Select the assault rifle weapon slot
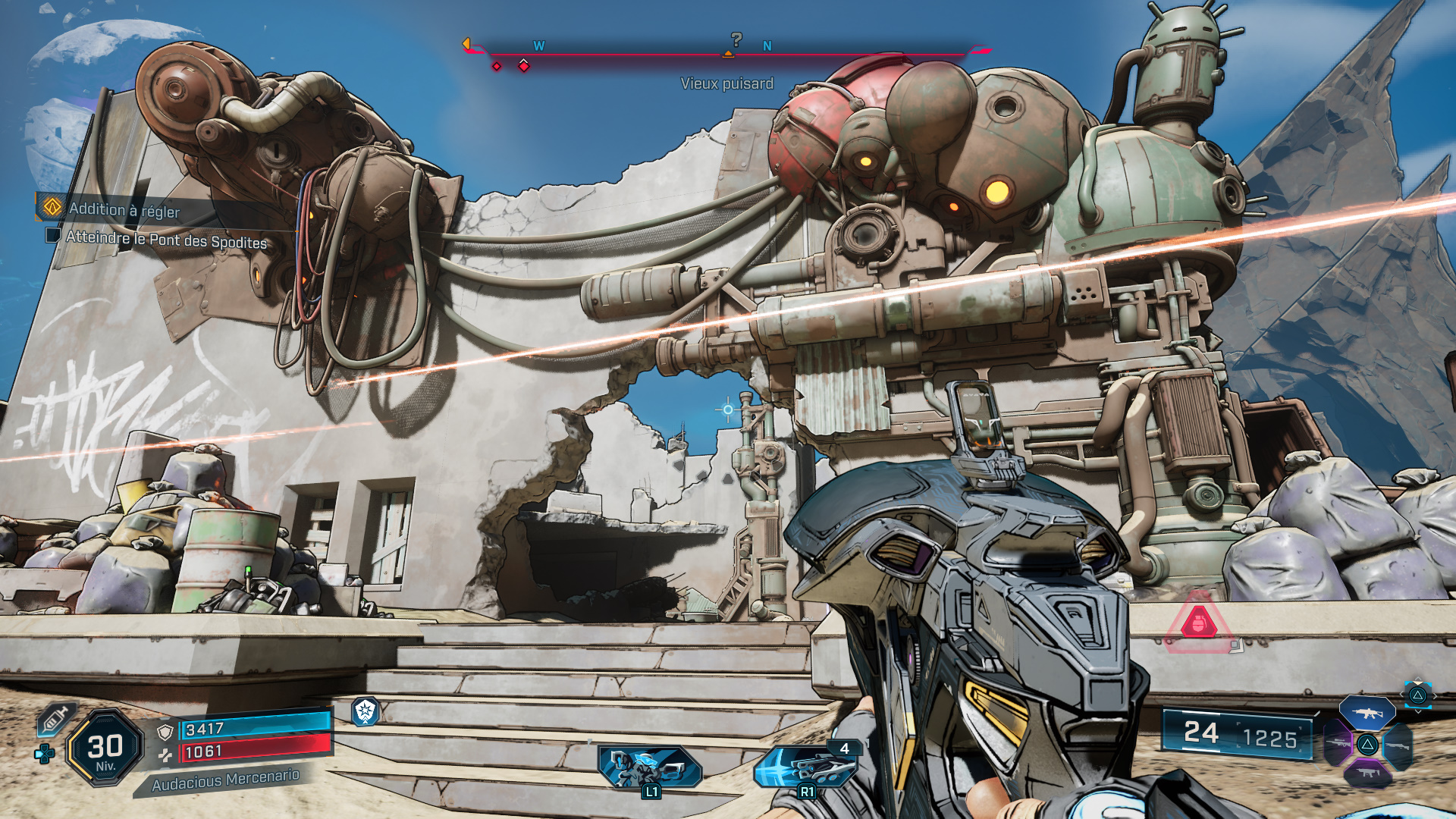The height and width of the screenshot is (819, 1456). coord(1367,713)
